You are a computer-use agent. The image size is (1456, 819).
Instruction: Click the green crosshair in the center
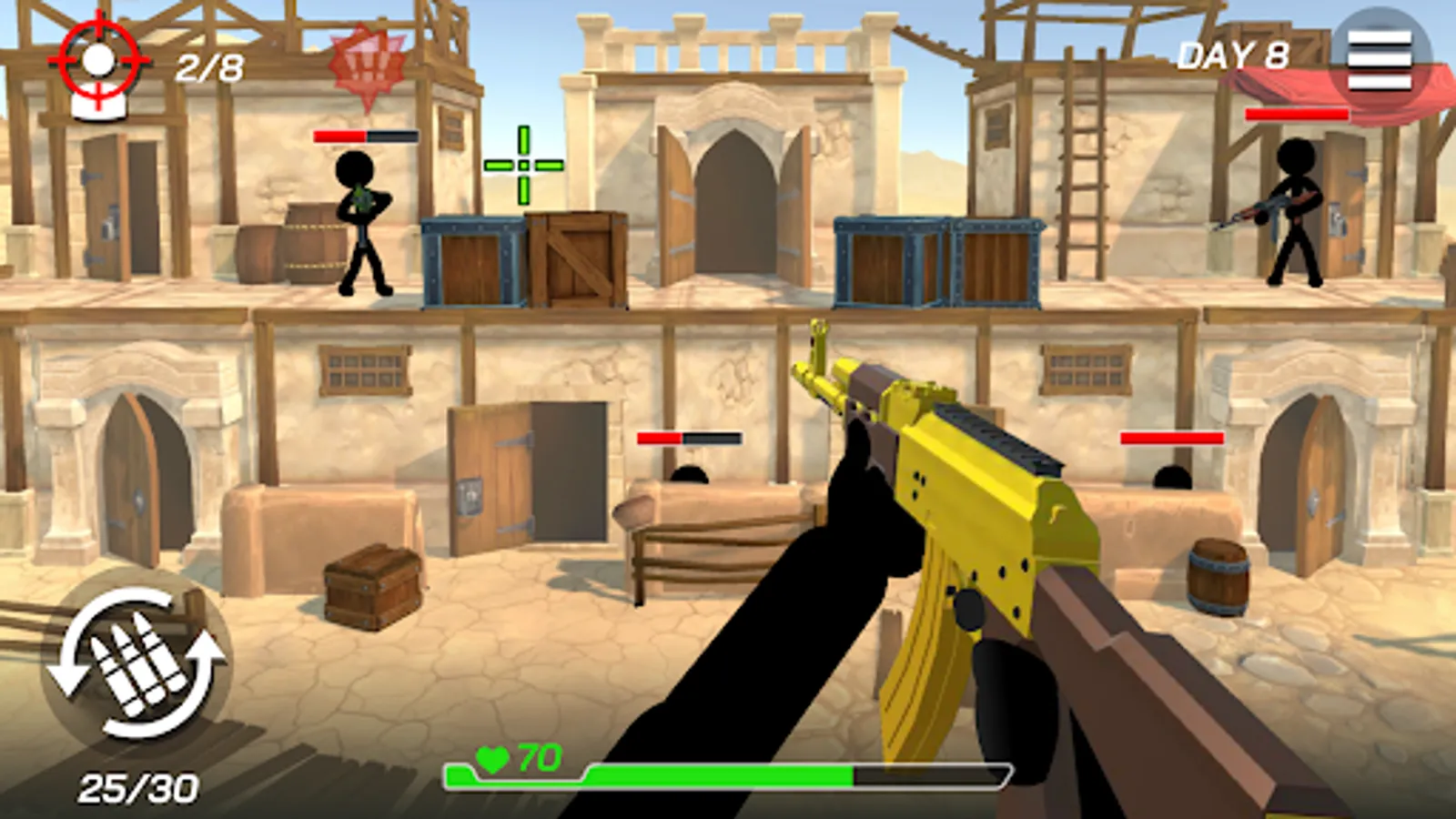click(x=522, y=164)
